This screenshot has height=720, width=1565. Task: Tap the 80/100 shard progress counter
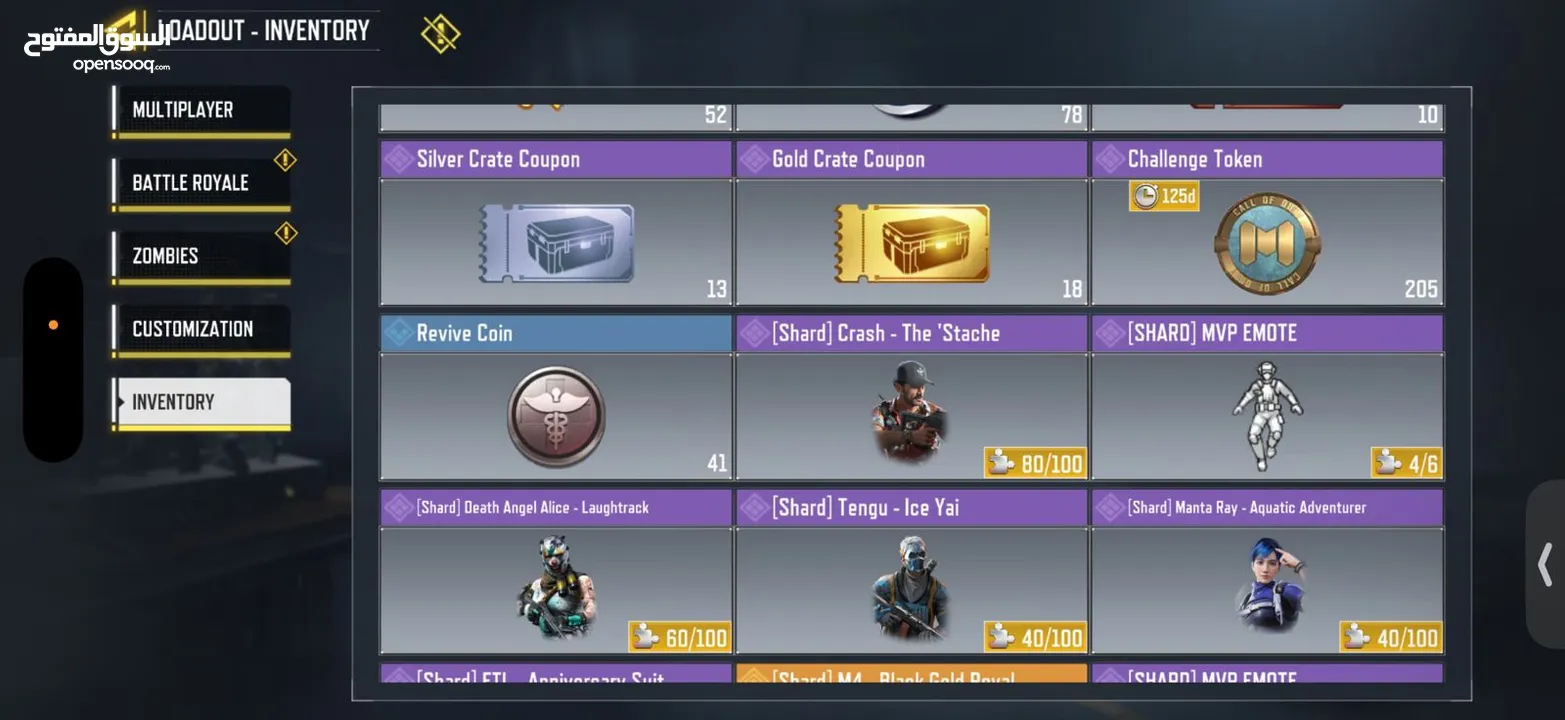(x=1035, y=463)
